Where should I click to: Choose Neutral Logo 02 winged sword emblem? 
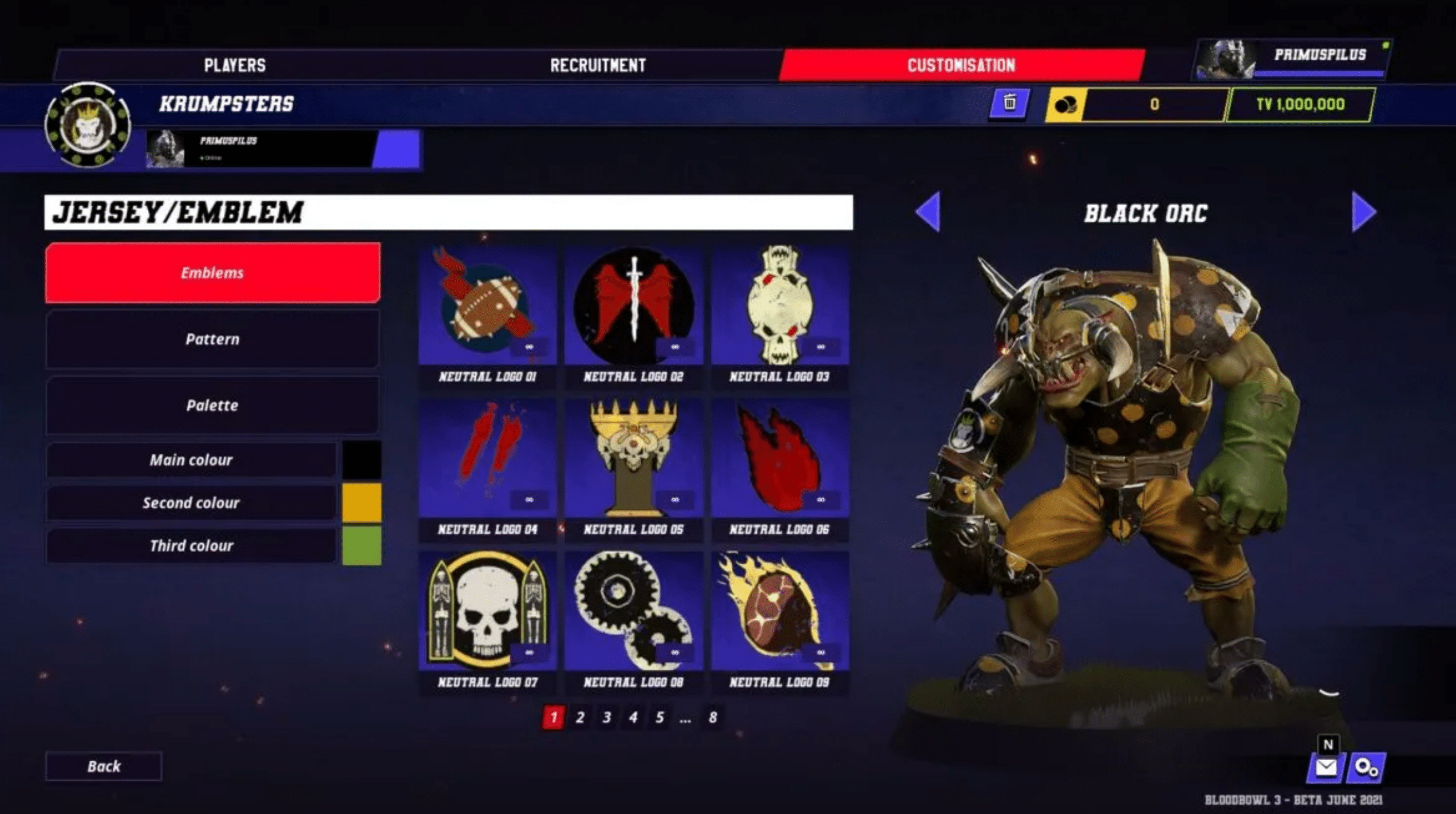pos(633,306)
